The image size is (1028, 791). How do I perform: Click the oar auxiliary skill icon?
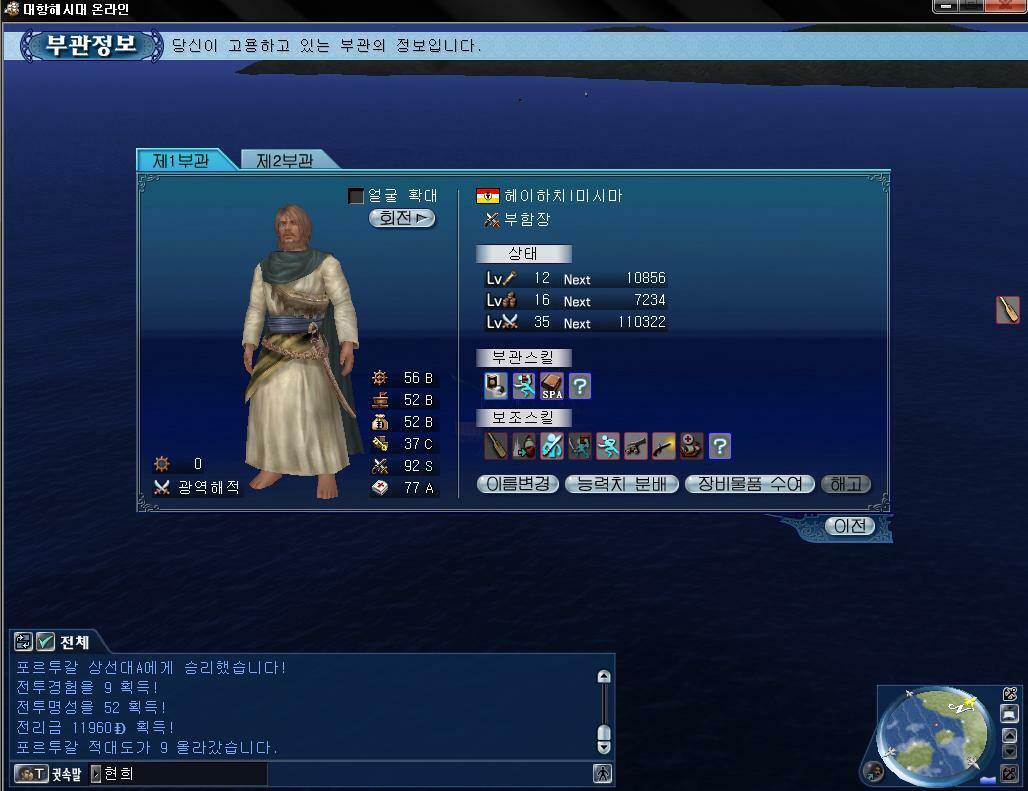pos(496,446)
